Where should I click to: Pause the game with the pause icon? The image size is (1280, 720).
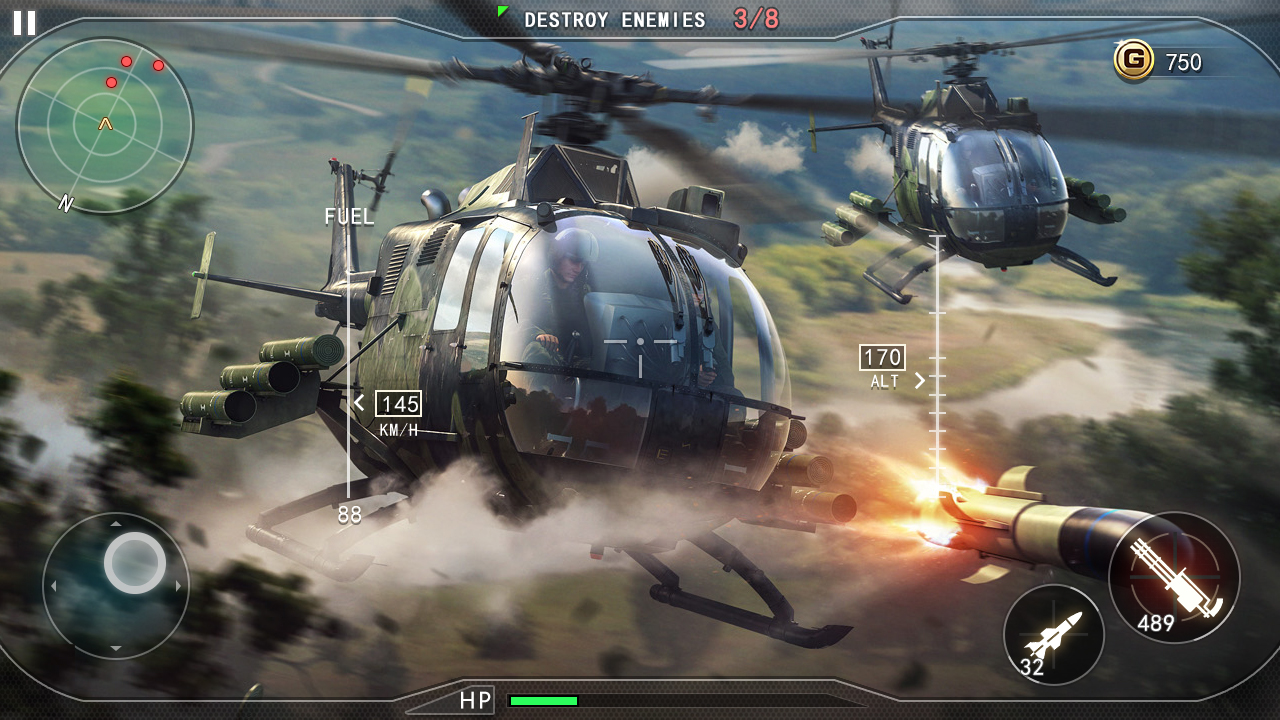[25, 23]
